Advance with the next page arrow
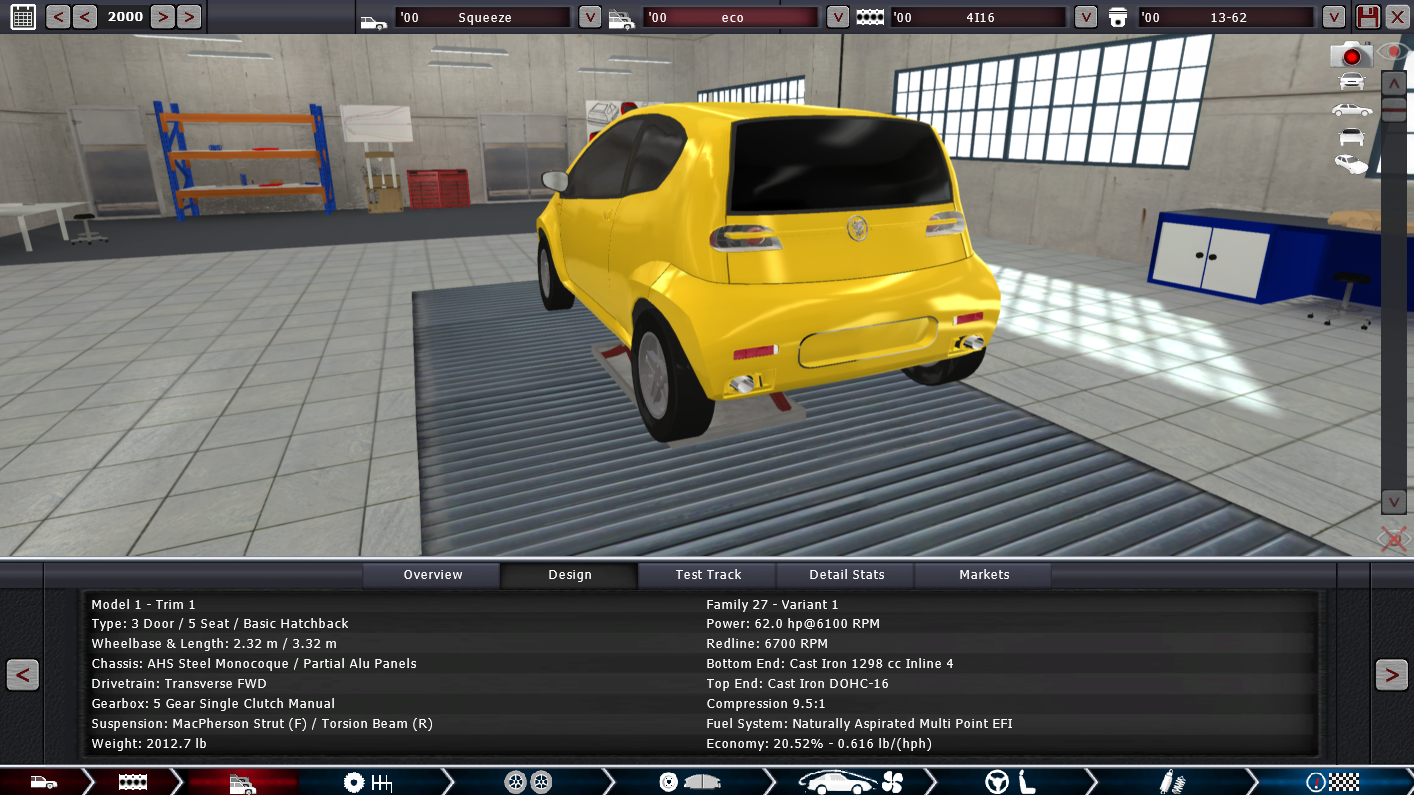Image resolution: width=1414 pixels, height=795 pixels. coord(1391,675)
